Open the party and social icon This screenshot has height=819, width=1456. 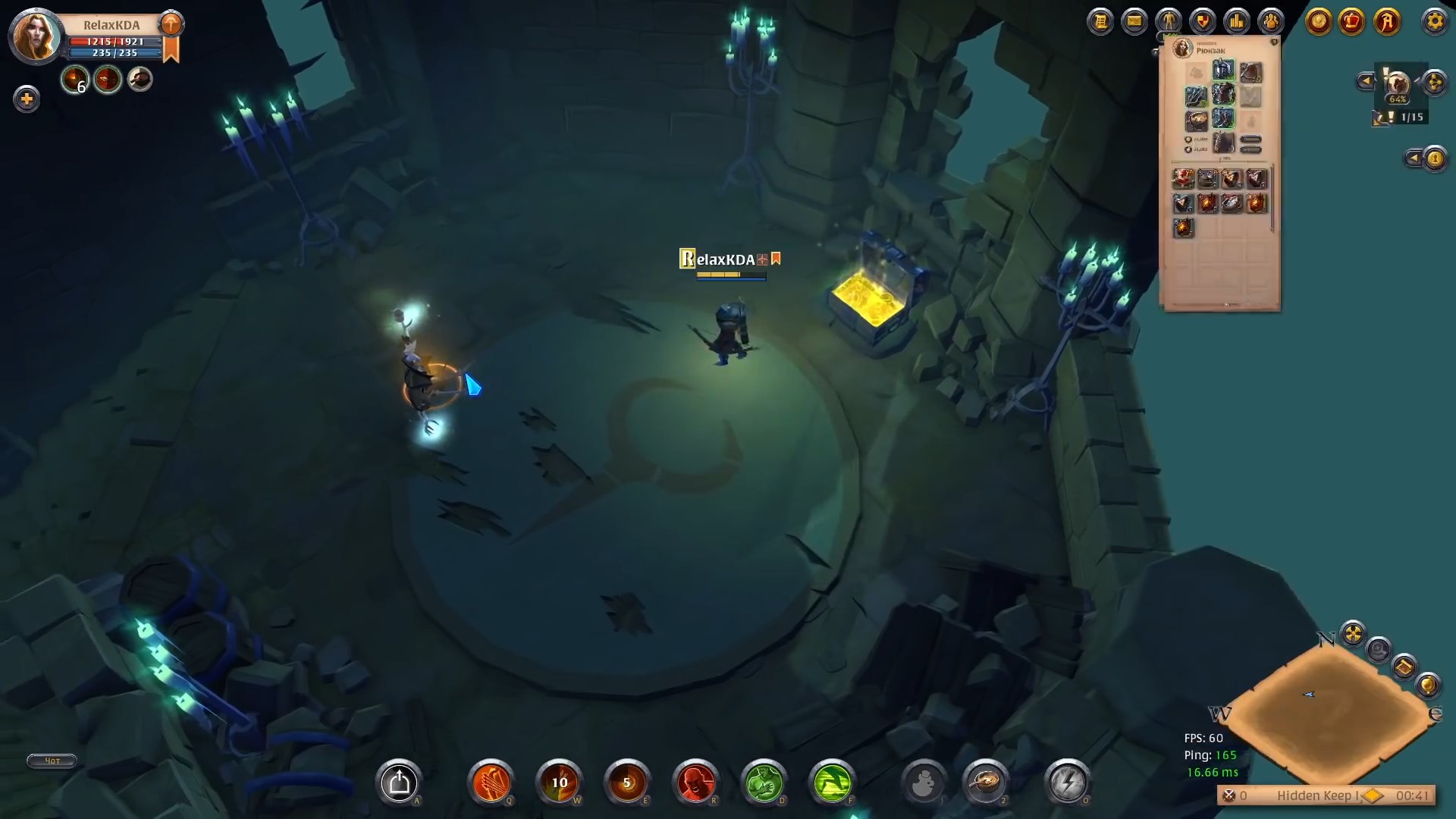click(1270, 22)
